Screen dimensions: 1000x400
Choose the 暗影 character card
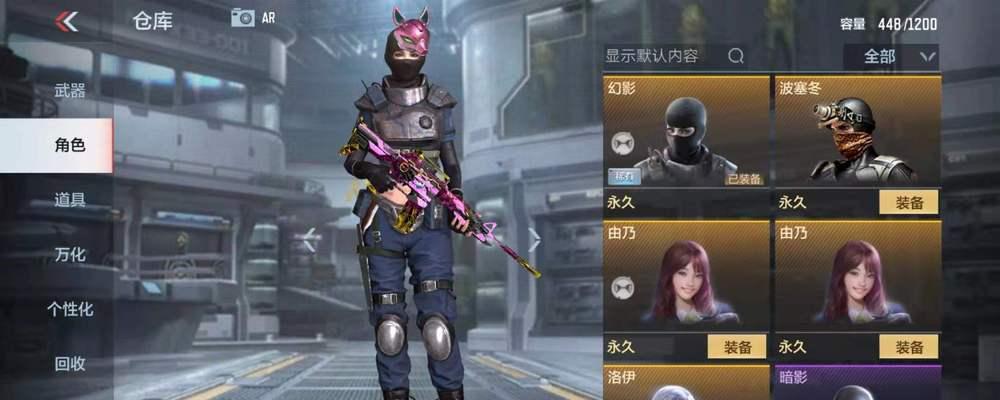click(x=858, y=382)
